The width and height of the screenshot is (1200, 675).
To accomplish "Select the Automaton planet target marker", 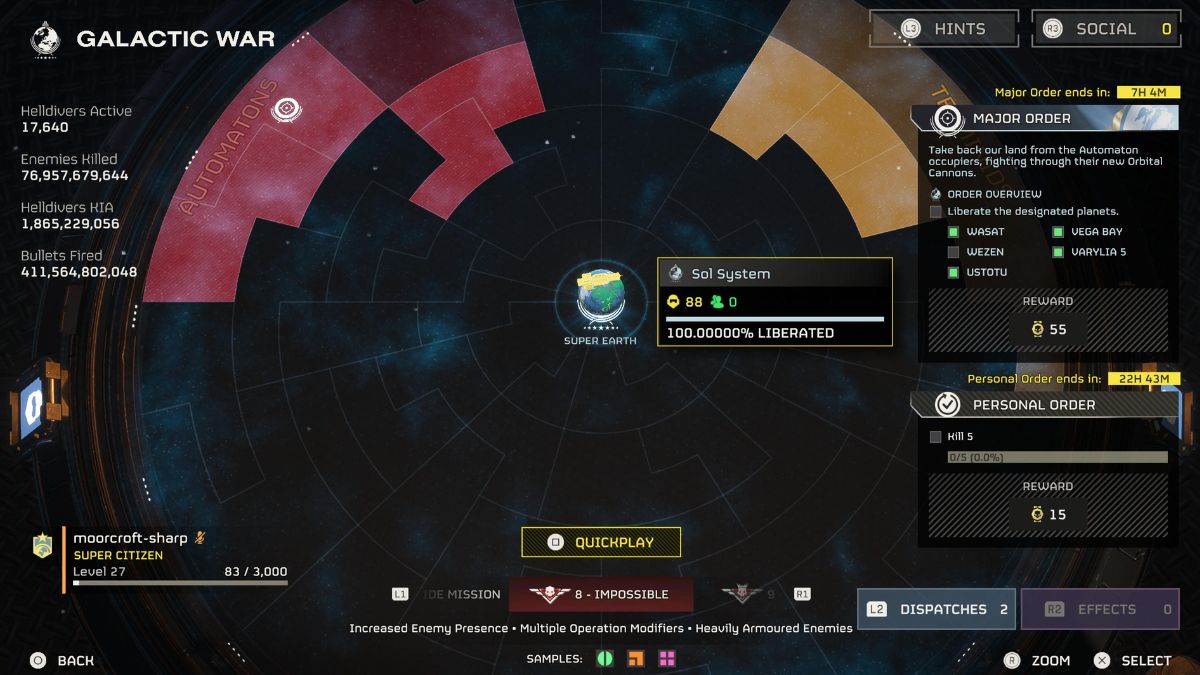I will pyautogui.click(x=287, y=109).
